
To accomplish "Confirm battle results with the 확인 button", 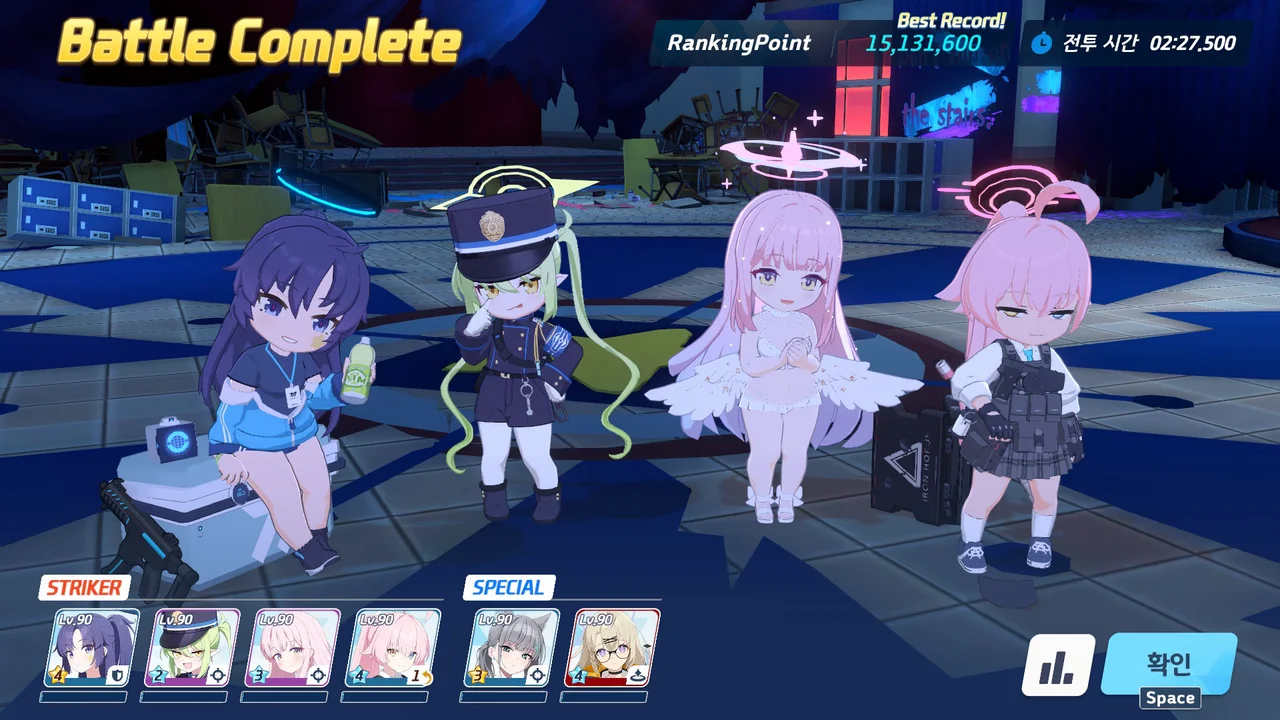I will tap(1168, 664).
